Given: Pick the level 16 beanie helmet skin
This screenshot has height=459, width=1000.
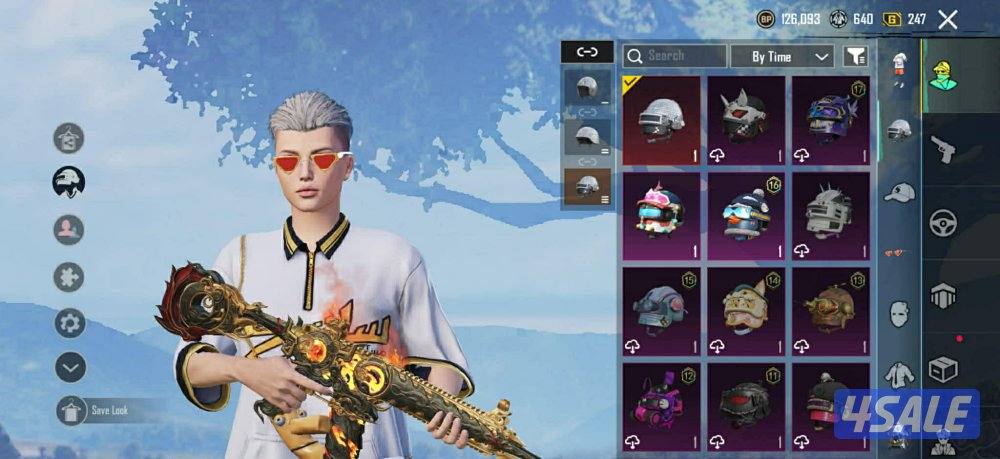Looking at the screenshot, I should [746, 213].
